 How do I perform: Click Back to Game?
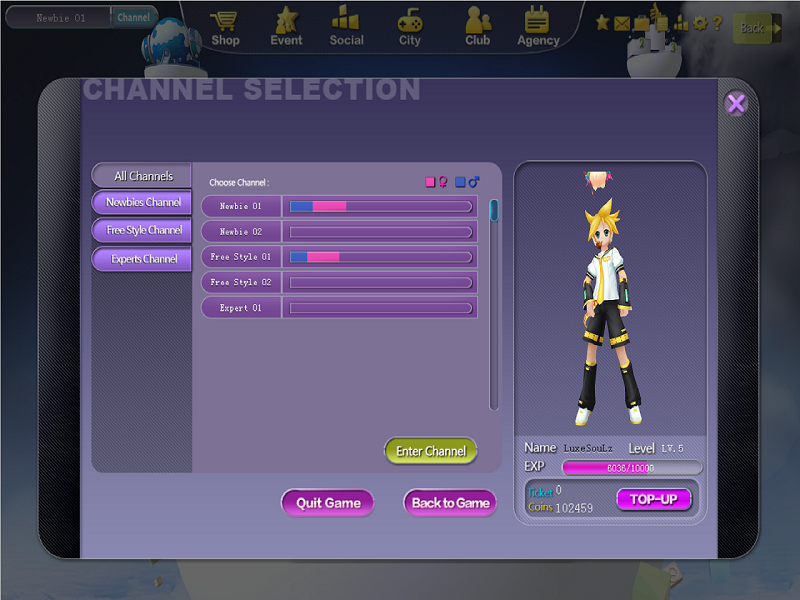pyautogui.click(x=450, y=503)
